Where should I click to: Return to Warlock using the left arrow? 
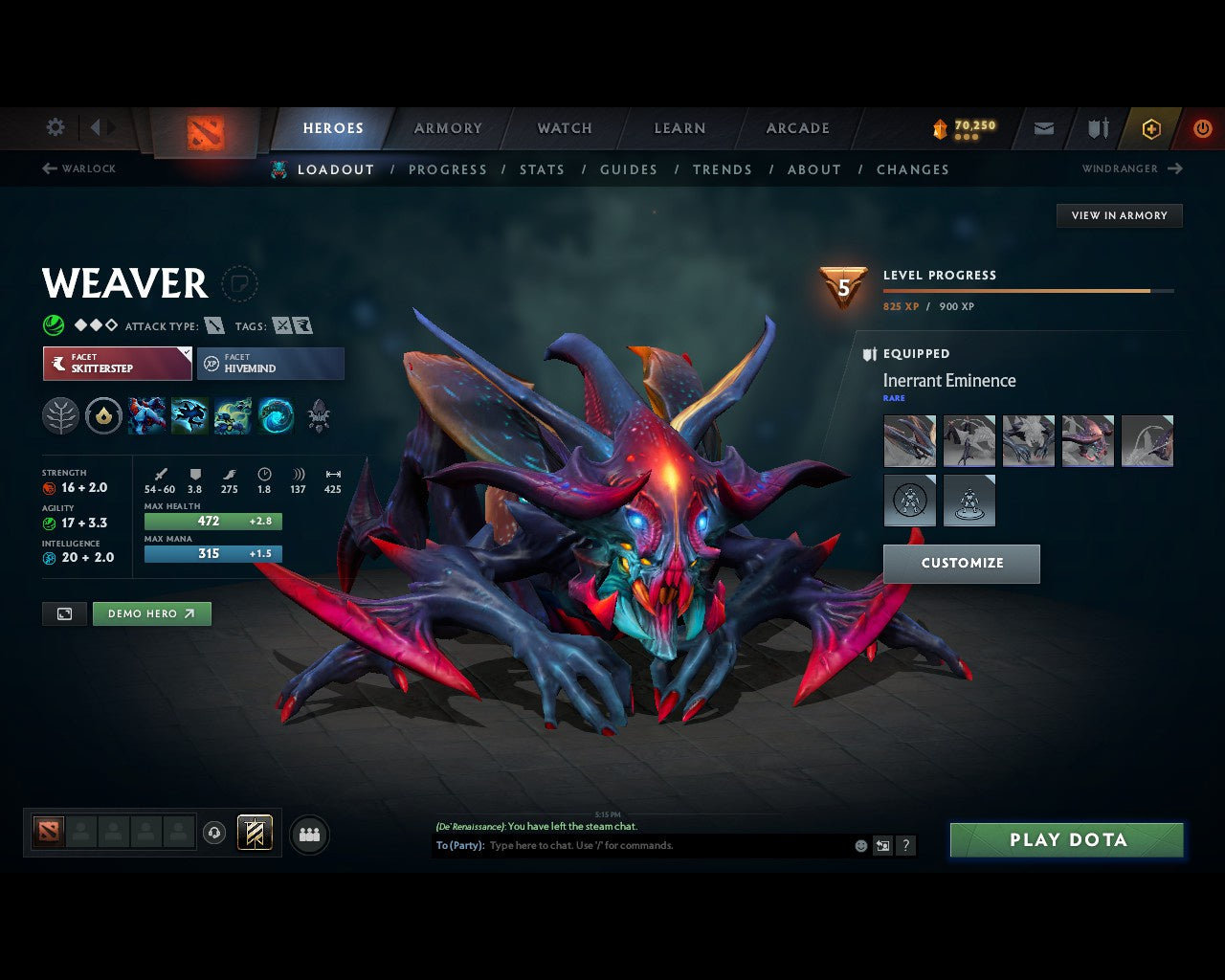[48, 168]
